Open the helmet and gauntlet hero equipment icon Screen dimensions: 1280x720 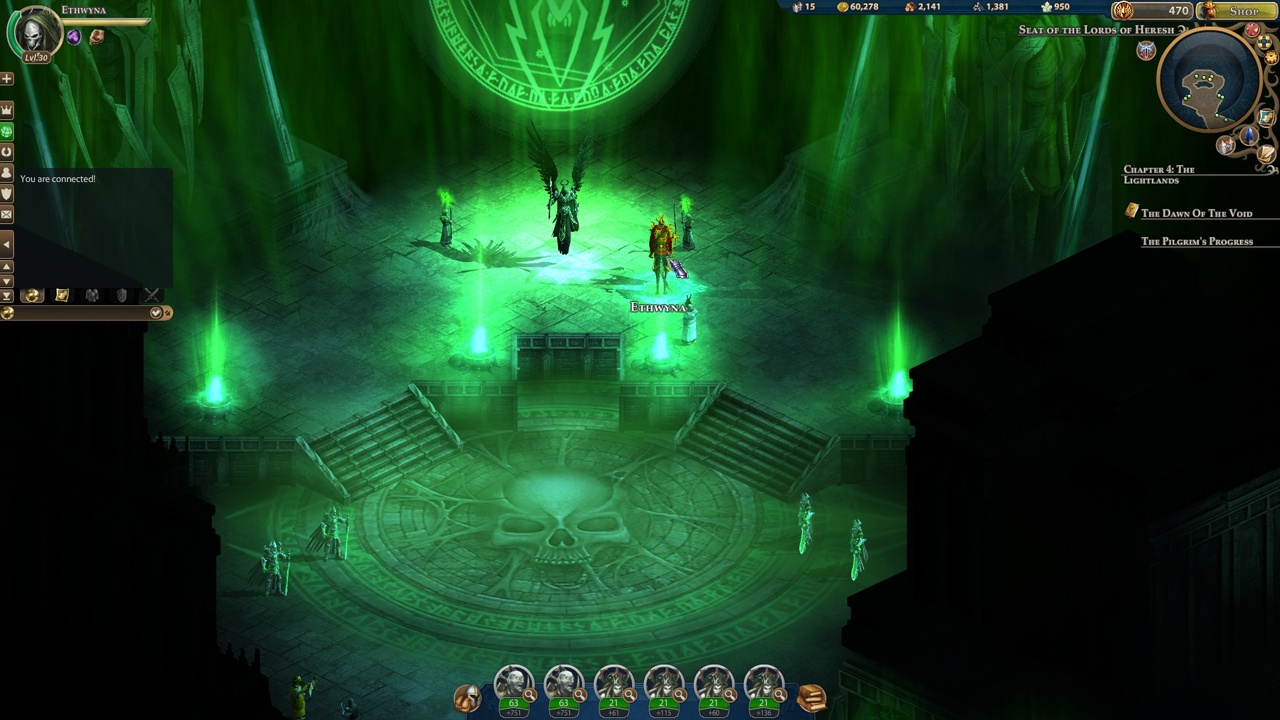click(x=467, y=697)
